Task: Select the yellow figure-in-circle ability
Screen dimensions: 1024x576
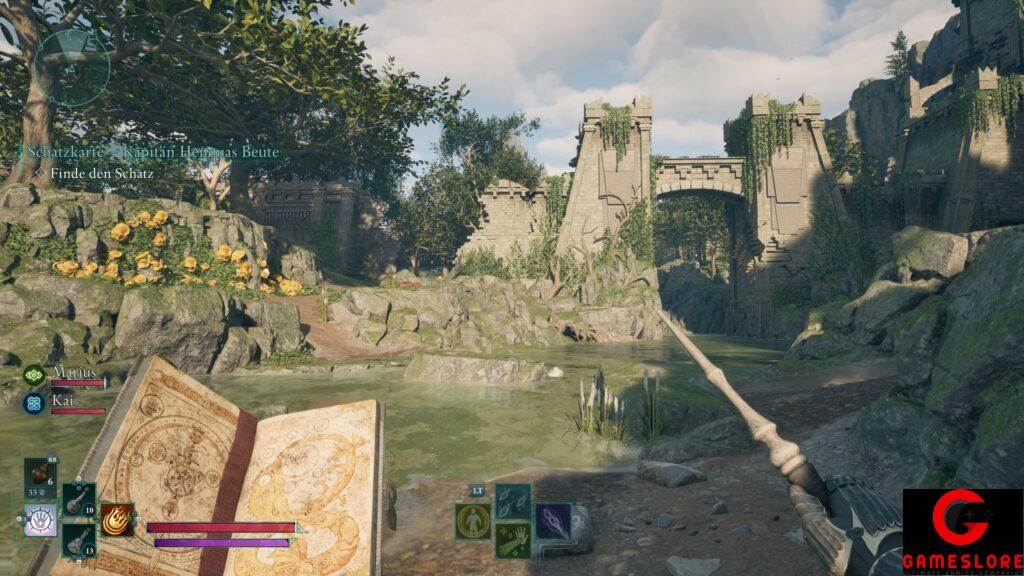Action: pyautogui.click(x=473, y=521)
